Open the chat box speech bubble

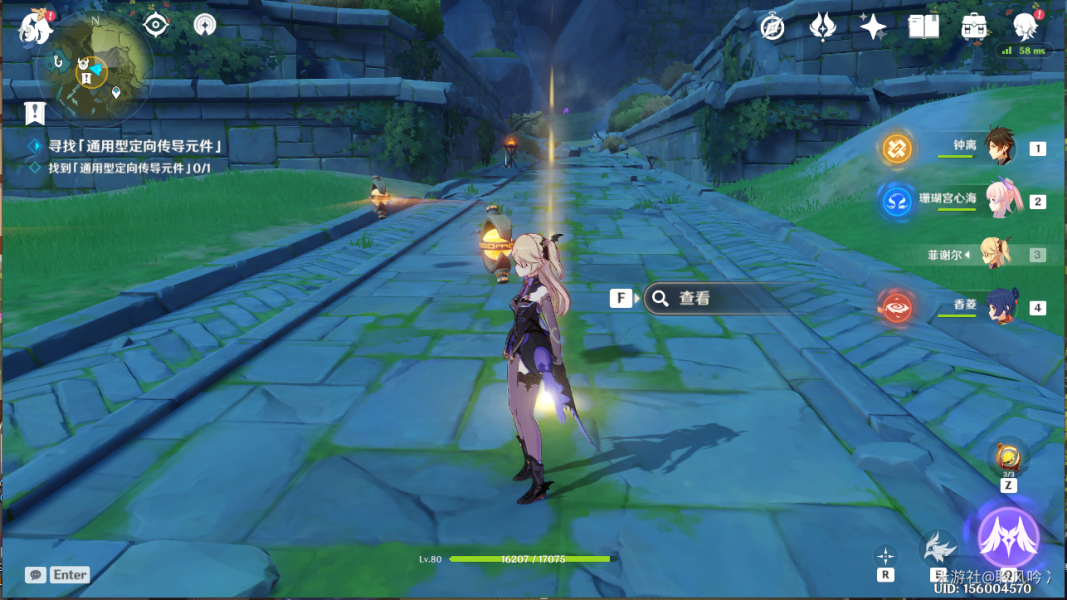pyautogui.click(x=36, y=575)
